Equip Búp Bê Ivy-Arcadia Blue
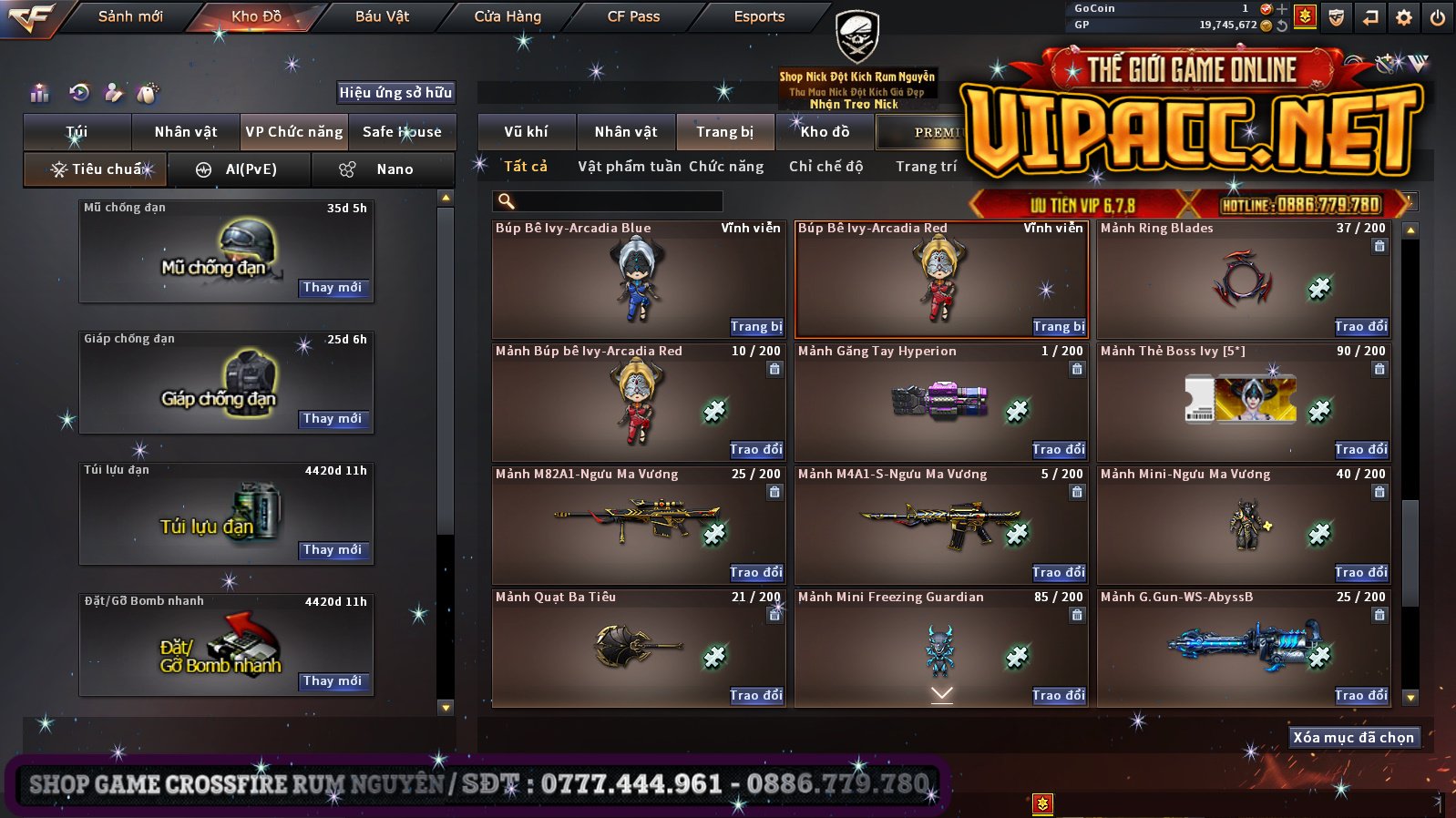This screenshot has width=1456, height=818. pyautogui.click(x=755, y=326)
